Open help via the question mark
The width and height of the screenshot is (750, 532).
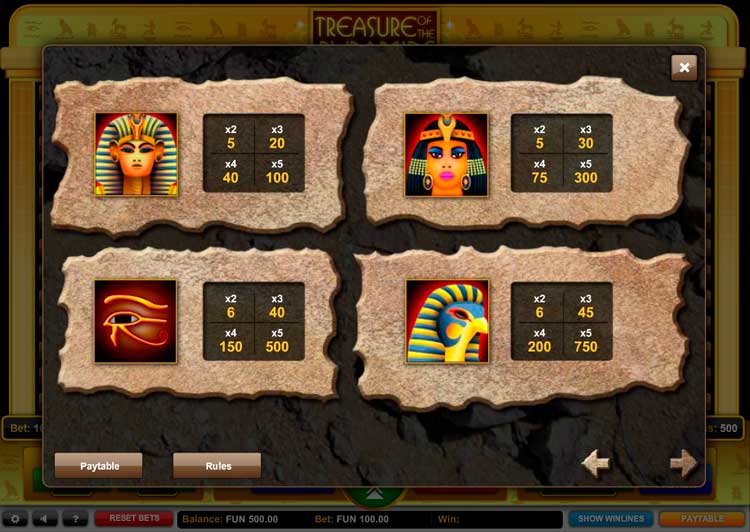(x=73, y=519)
